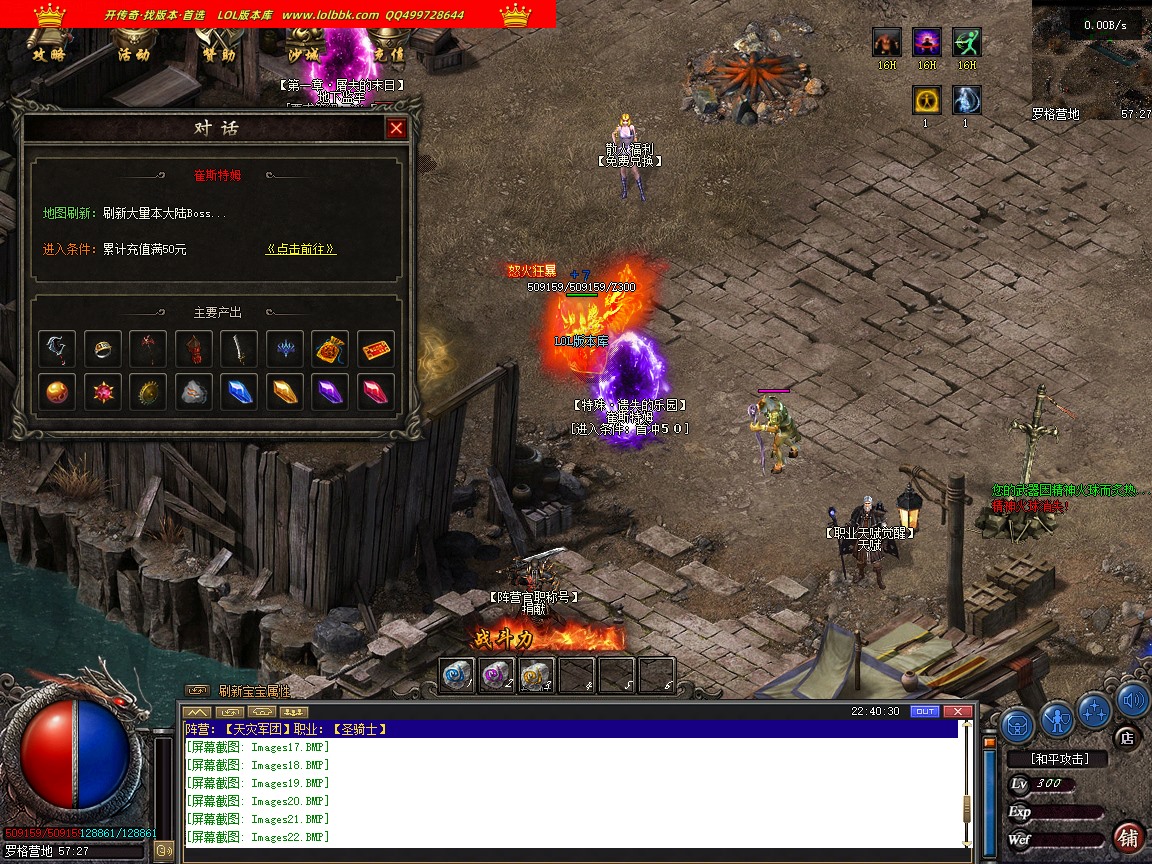Close the chat panel with red X
The width and height of the screenshot is (1152, 864).
tap(958, 711)
